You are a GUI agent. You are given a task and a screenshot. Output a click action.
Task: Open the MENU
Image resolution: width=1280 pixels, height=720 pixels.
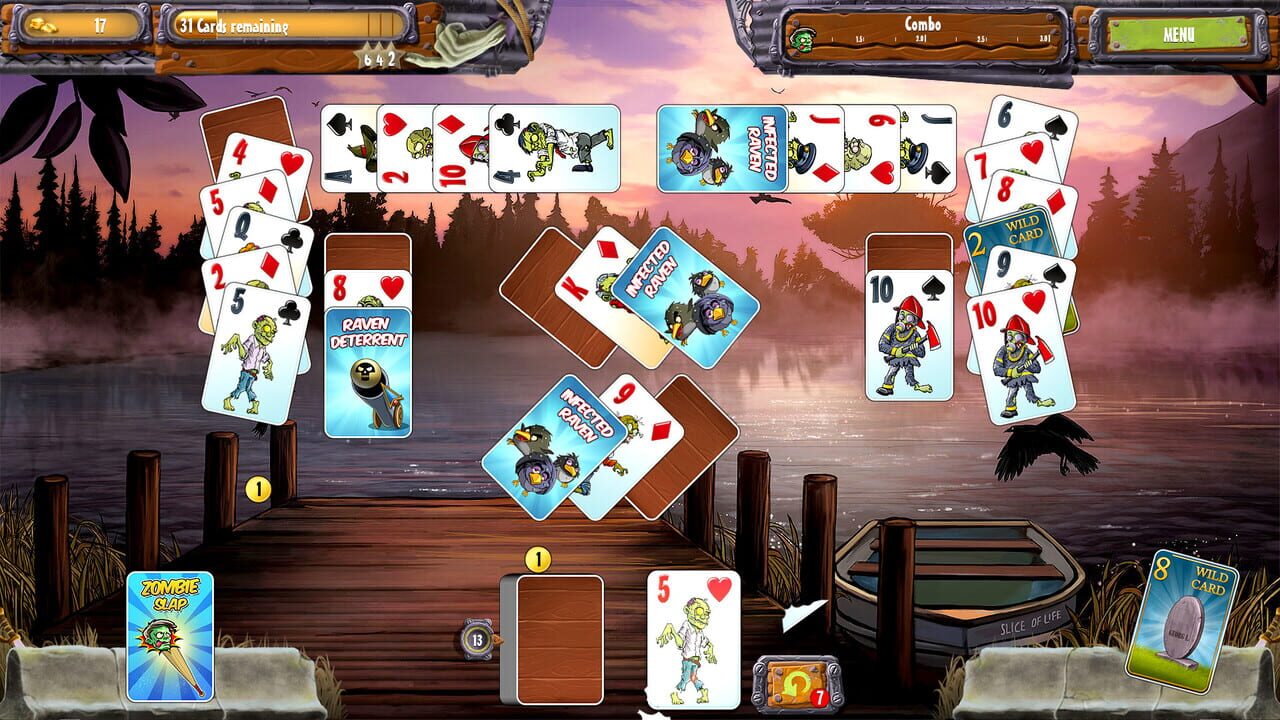coord(1180,32)
